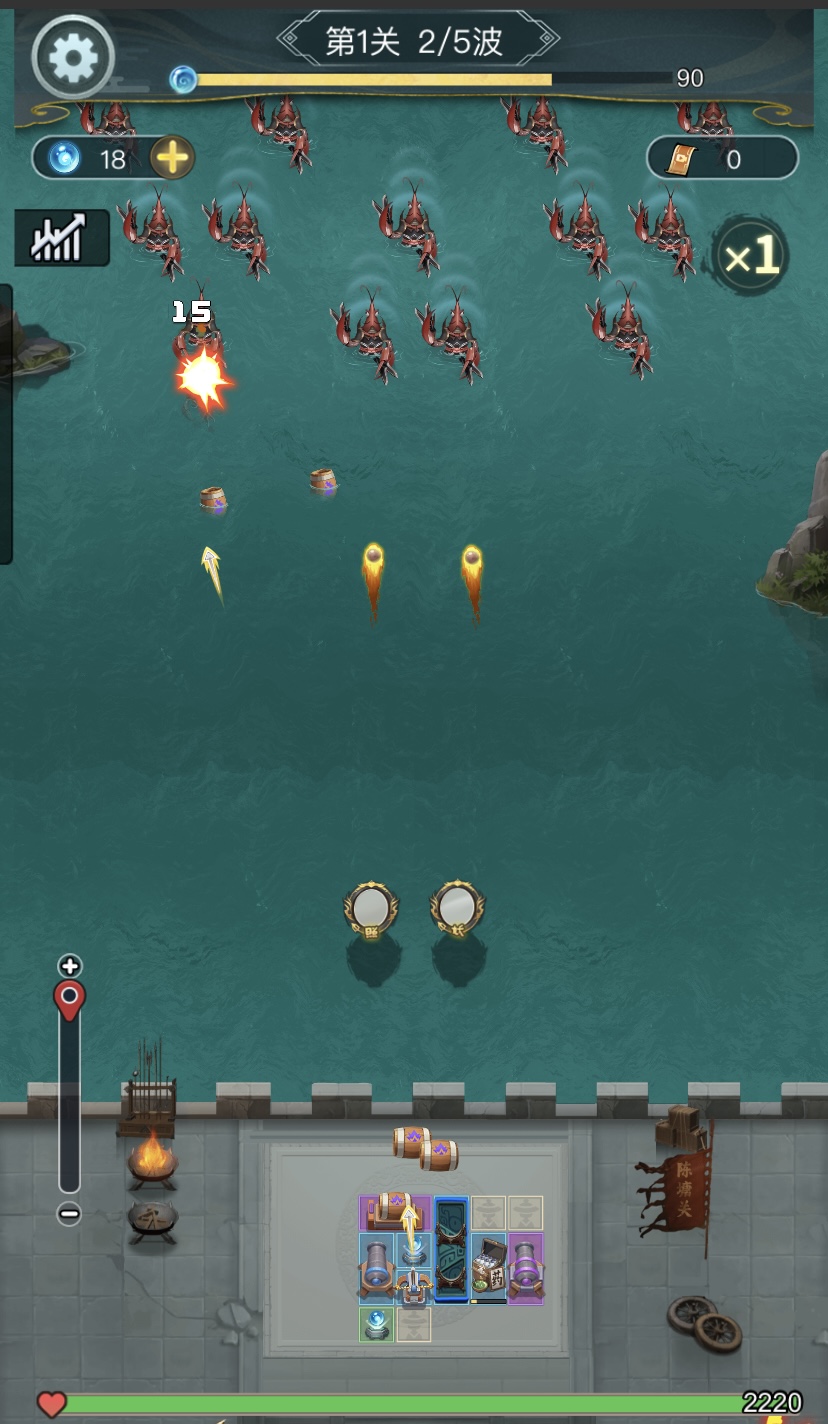Screen dimensions: 828x1424
Task: Select the crossbow turret tile
Action: tap(414, 1284)
